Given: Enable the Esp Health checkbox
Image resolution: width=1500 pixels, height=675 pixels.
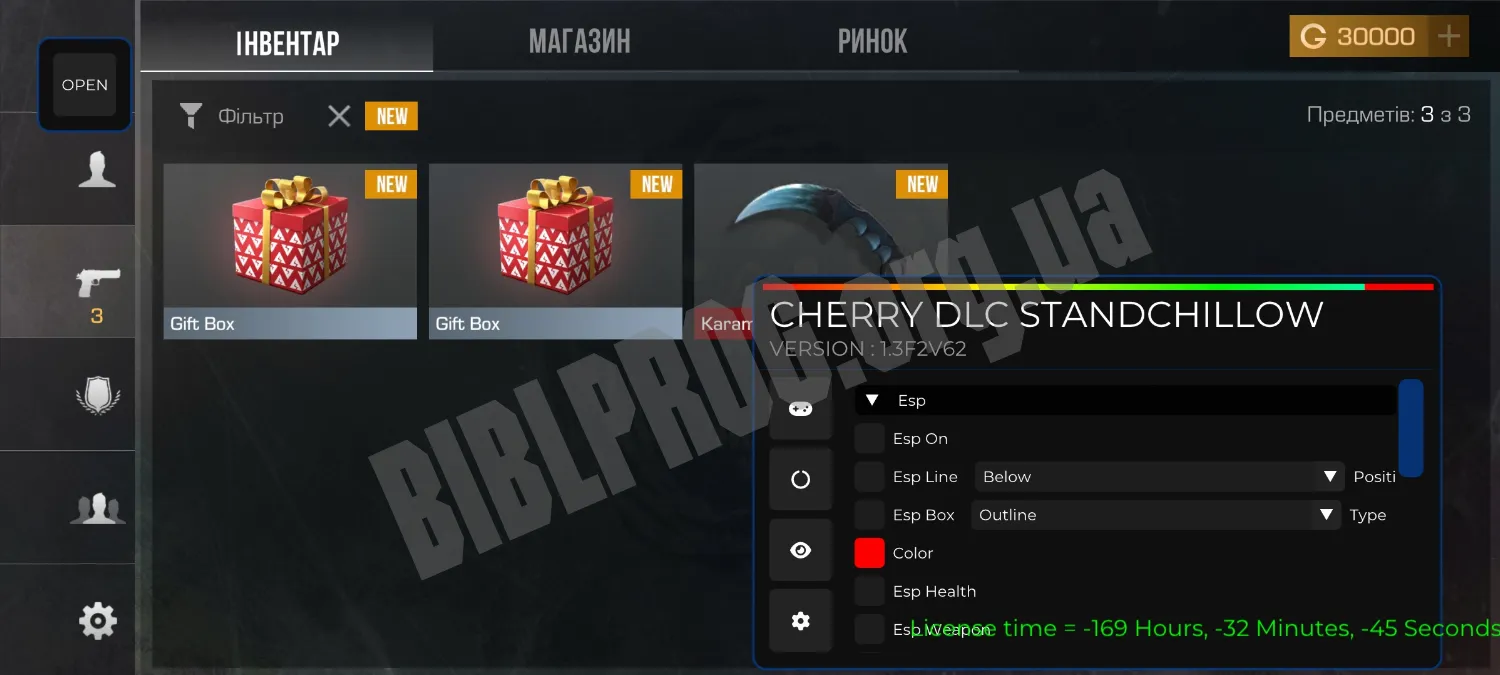Looking at the screenshot, I should click(x=869, y=591).
